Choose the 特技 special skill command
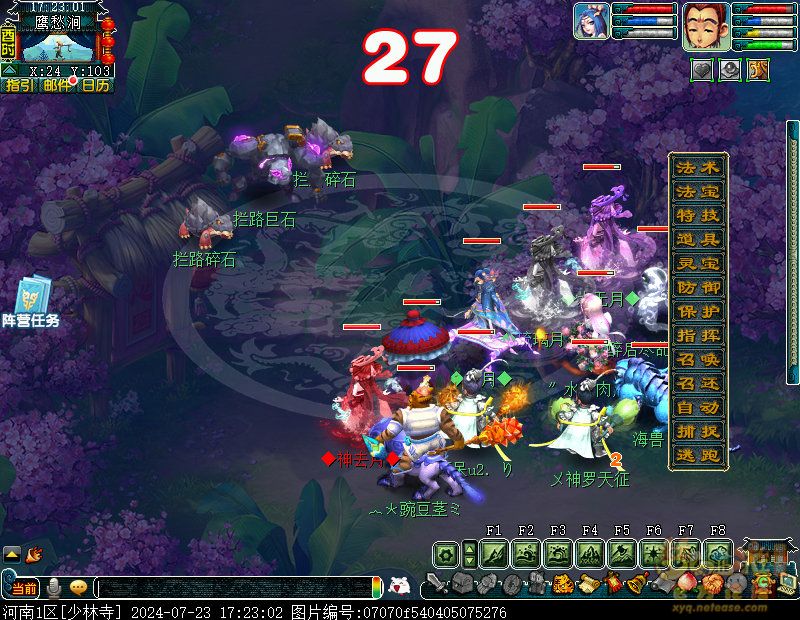 click(698, 215)
